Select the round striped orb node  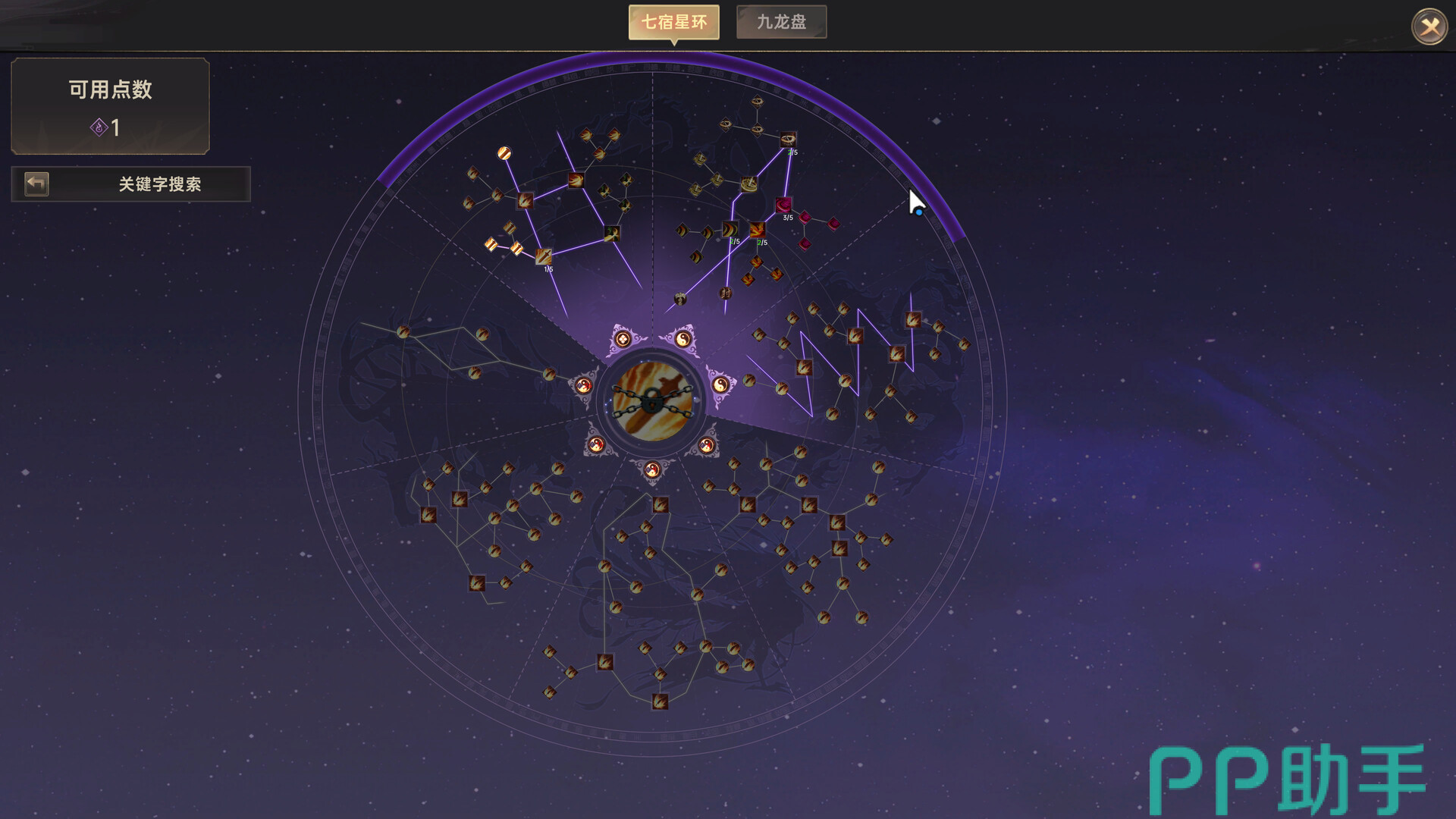pos(504,154)
